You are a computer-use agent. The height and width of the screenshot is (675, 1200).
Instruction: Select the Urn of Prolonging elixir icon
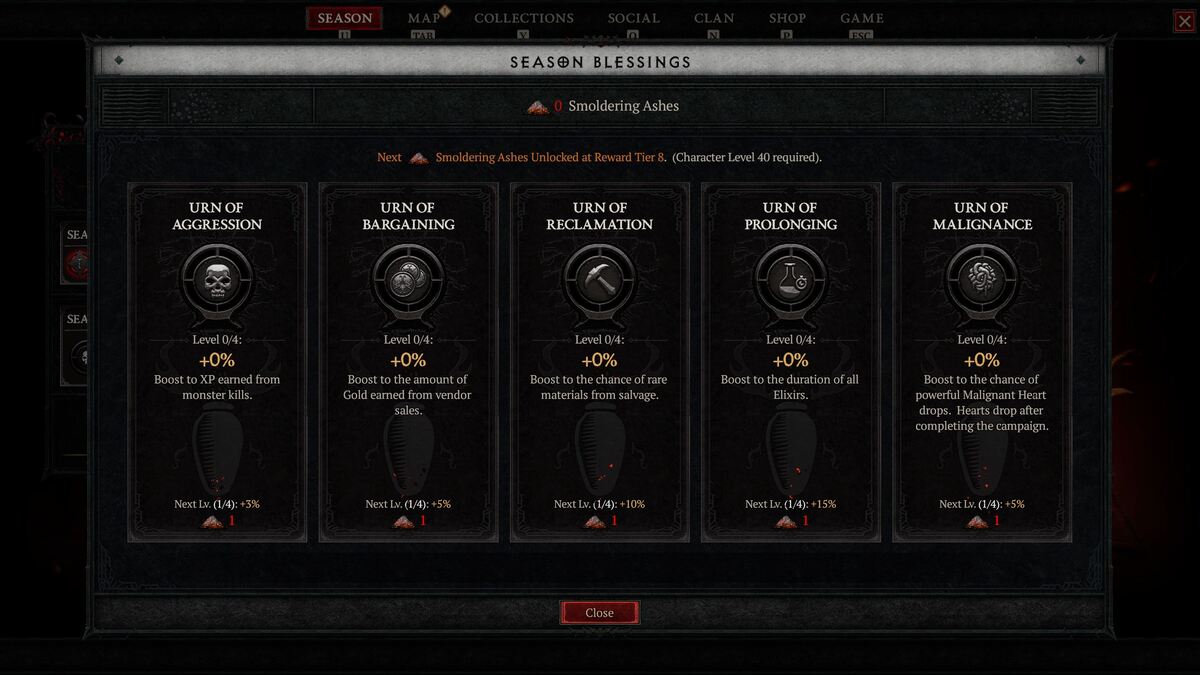tap(790, 279)
